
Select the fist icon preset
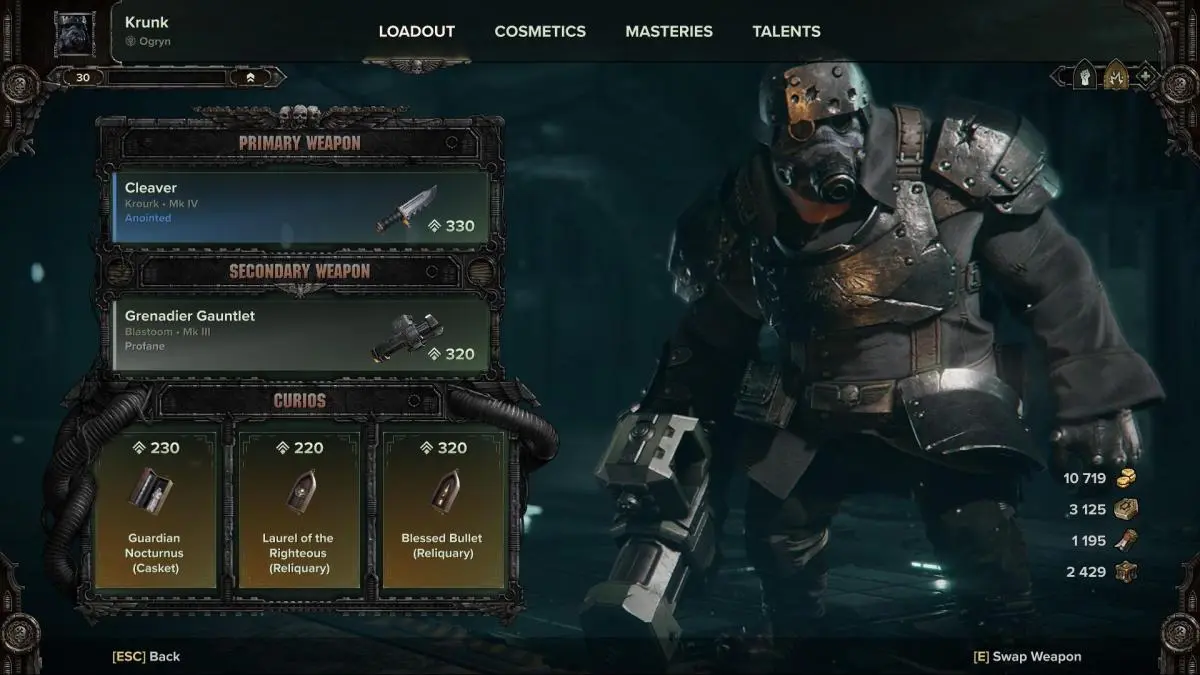(1085, 76)
